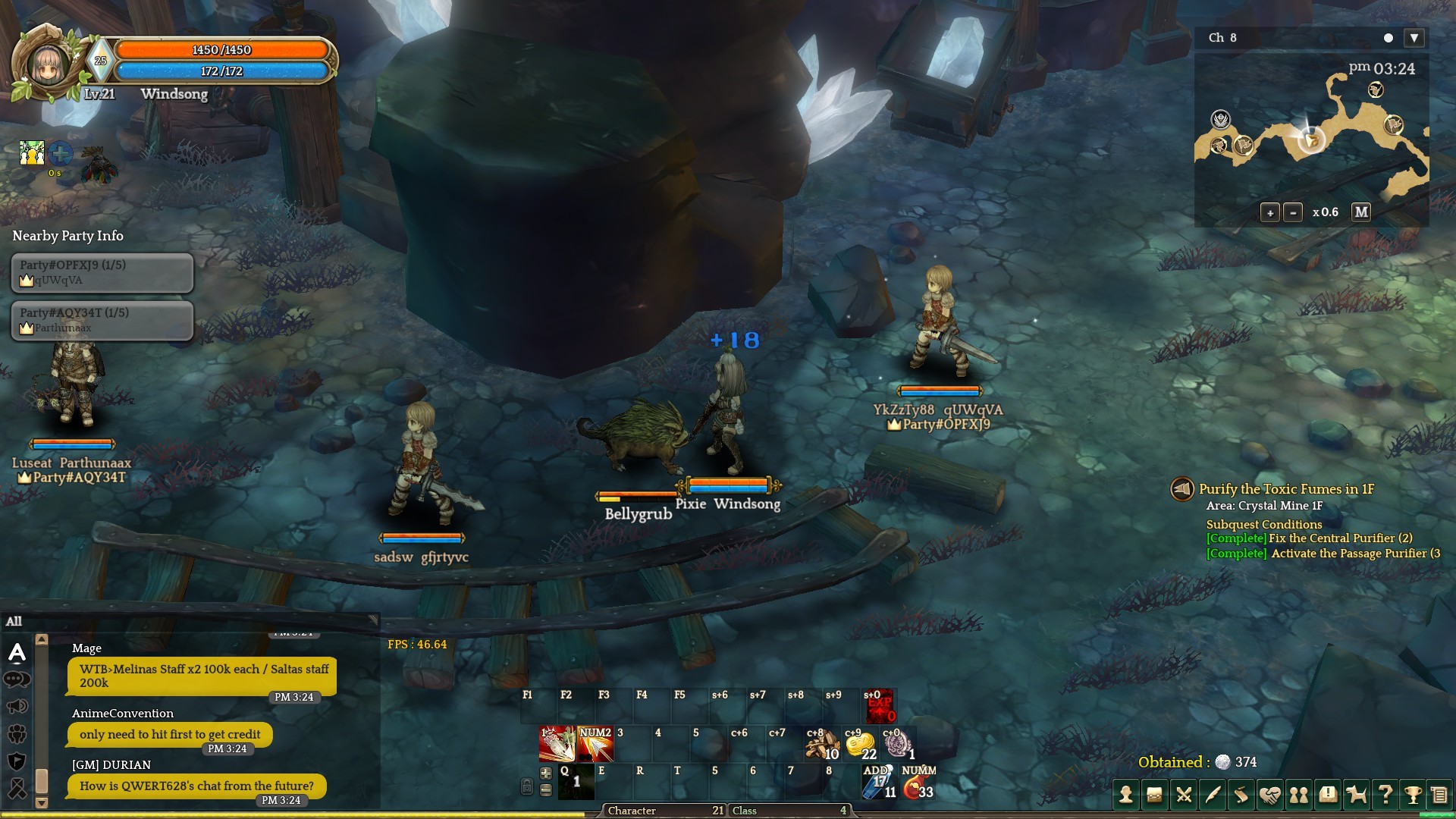Viewport: 1456px width, 819px height.
Task: Open the dog companion menu icon
Action: [1356, 795]
